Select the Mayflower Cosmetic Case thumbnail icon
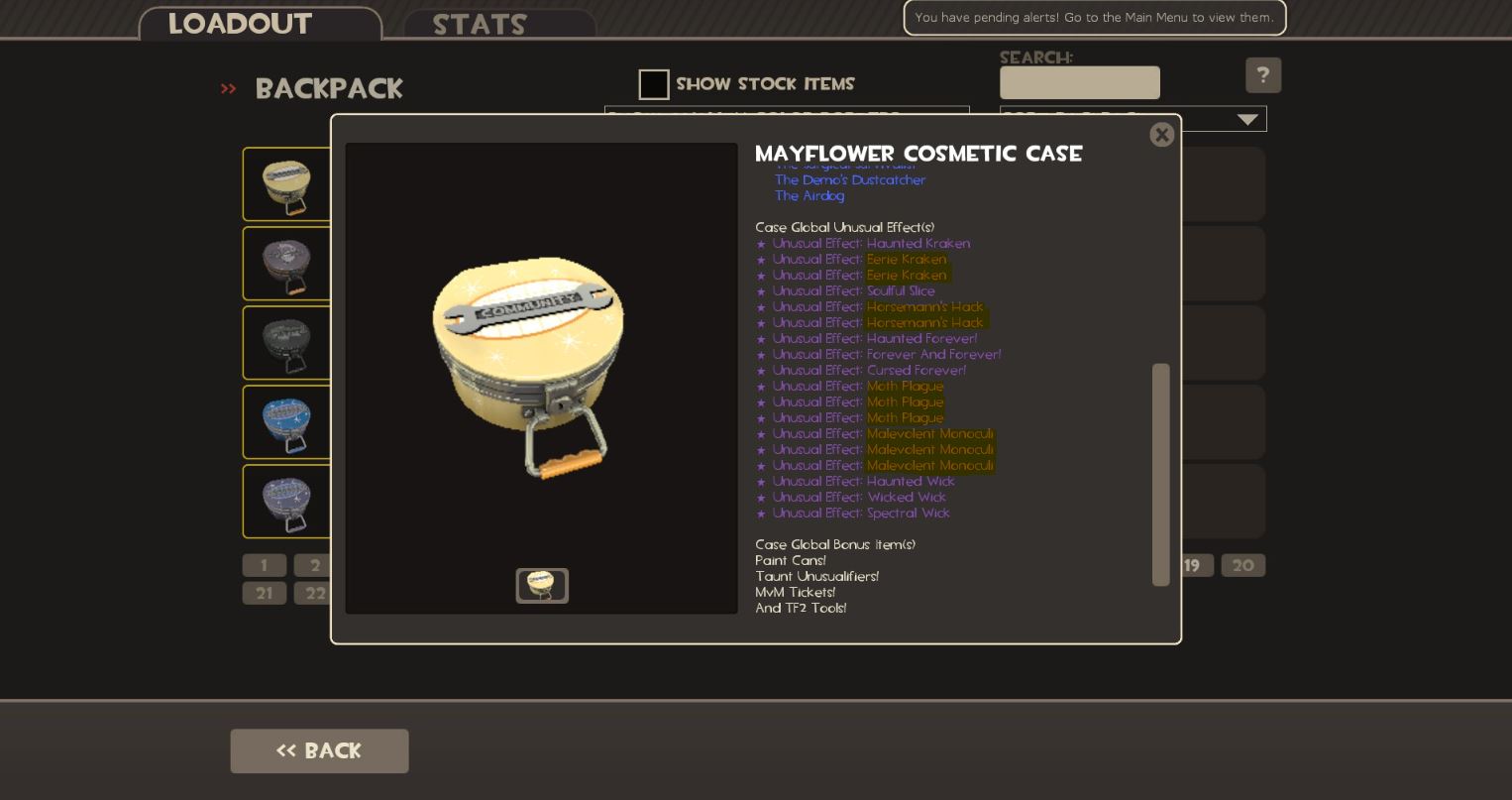The width and height of the screenshot is (1512, 800). (286, 183)
